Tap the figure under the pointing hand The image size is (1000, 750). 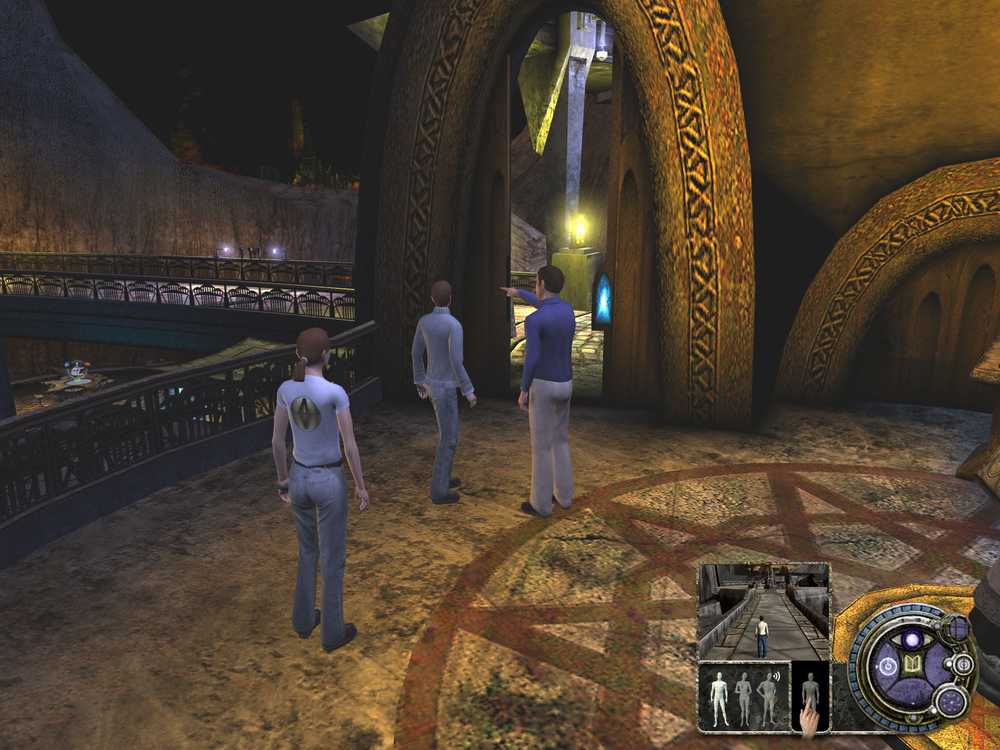pos(810,690)
